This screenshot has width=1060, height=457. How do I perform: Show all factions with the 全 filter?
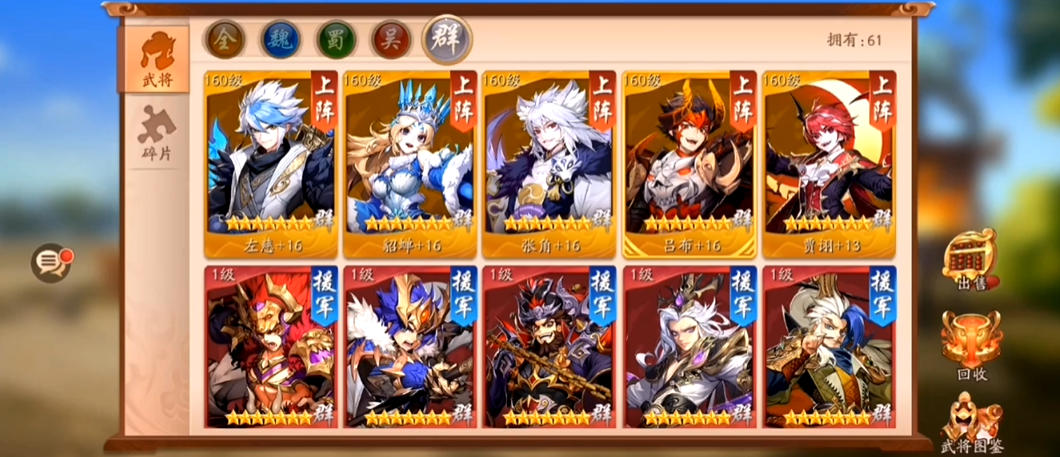pos(224,39)
